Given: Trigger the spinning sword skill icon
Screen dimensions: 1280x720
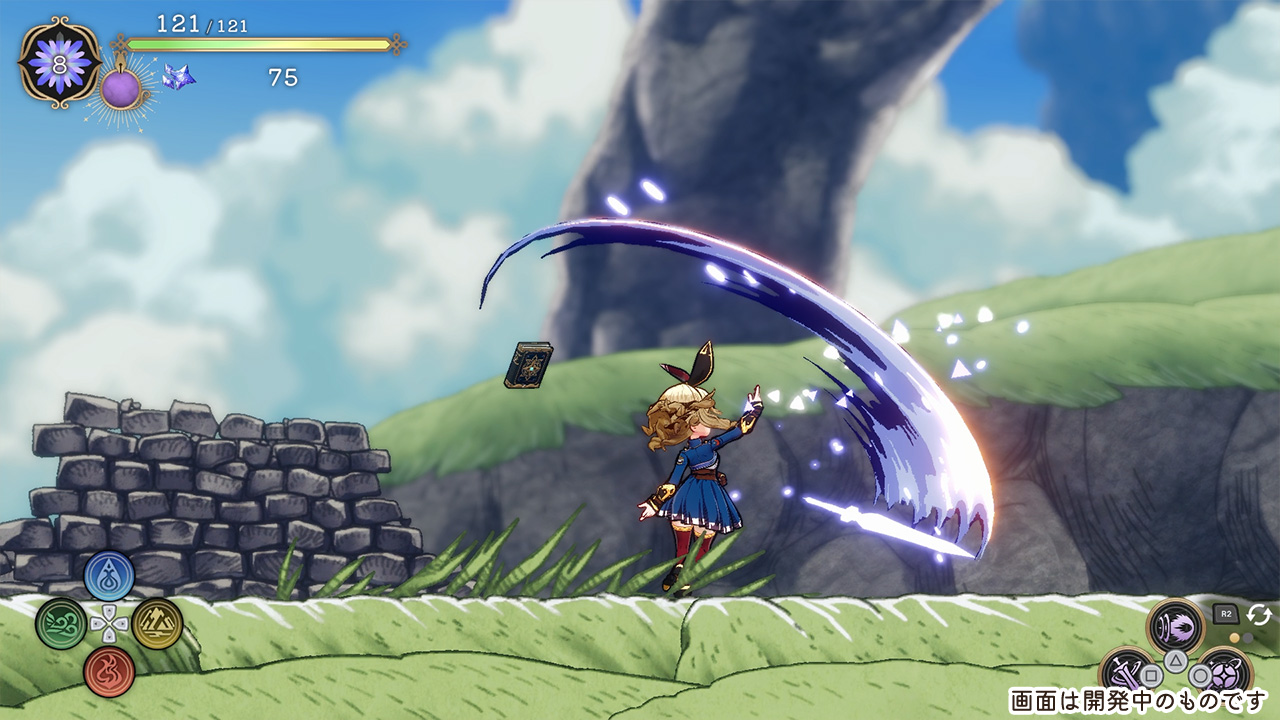Looking at the screenshot, I should point(1127,673).
